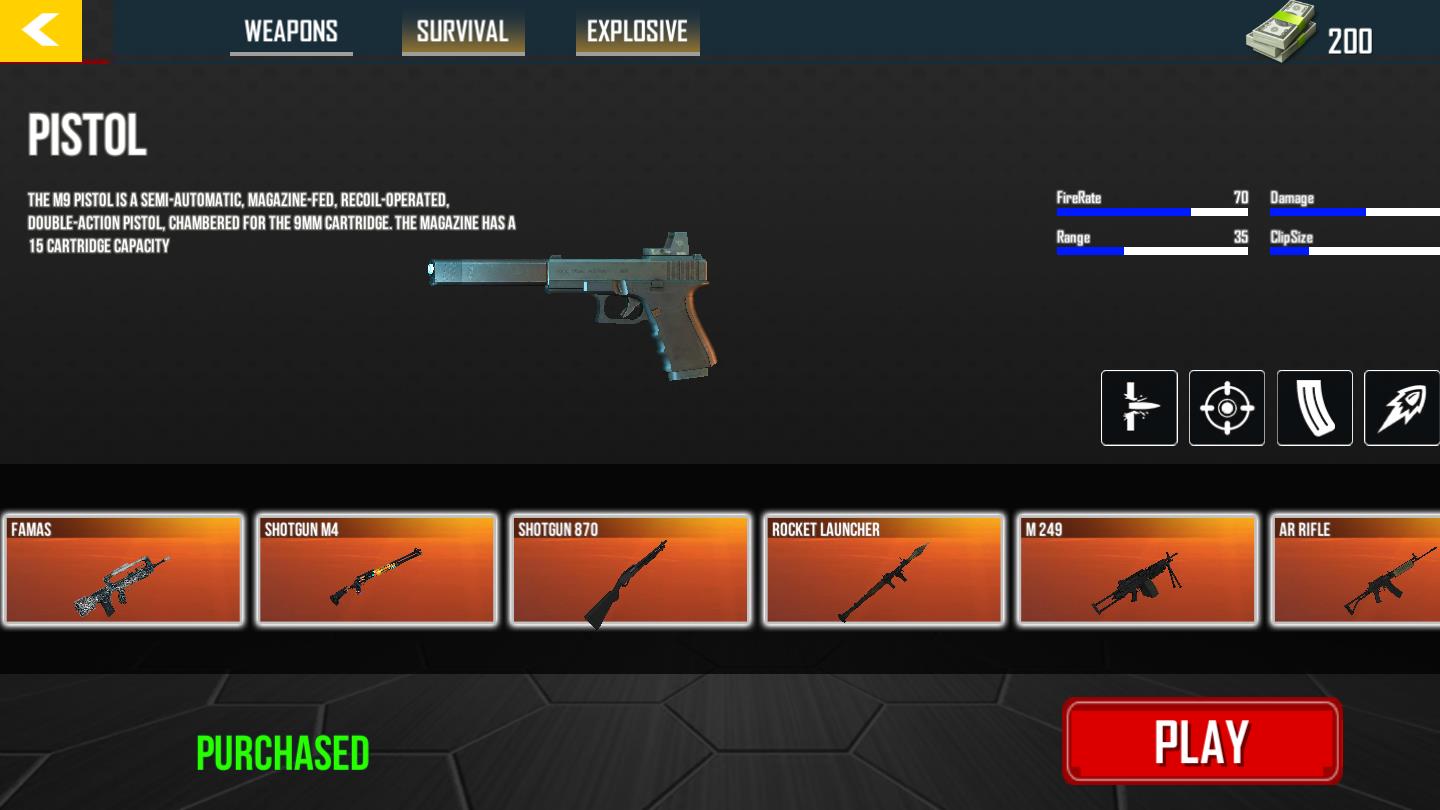The height and width of the screenshot is (810, 1440).
Task: Select the crosshair accuracy upgrade icon
Action: [1227, 408]
